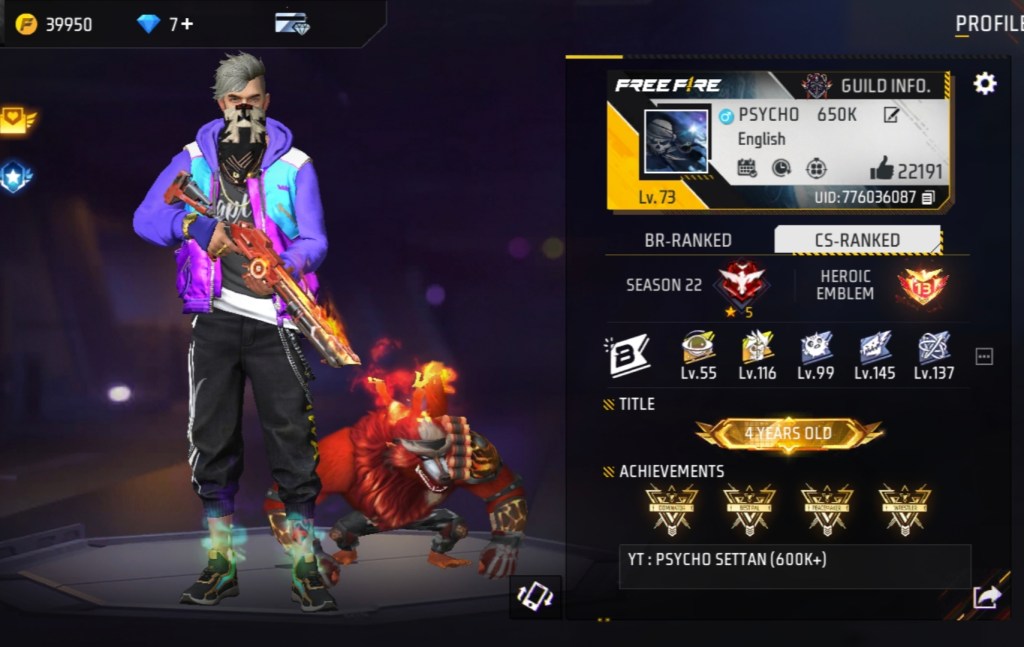Screen dimensions: 1024x647
Task: View the 4 Years Old title
Action: (789, 433)
